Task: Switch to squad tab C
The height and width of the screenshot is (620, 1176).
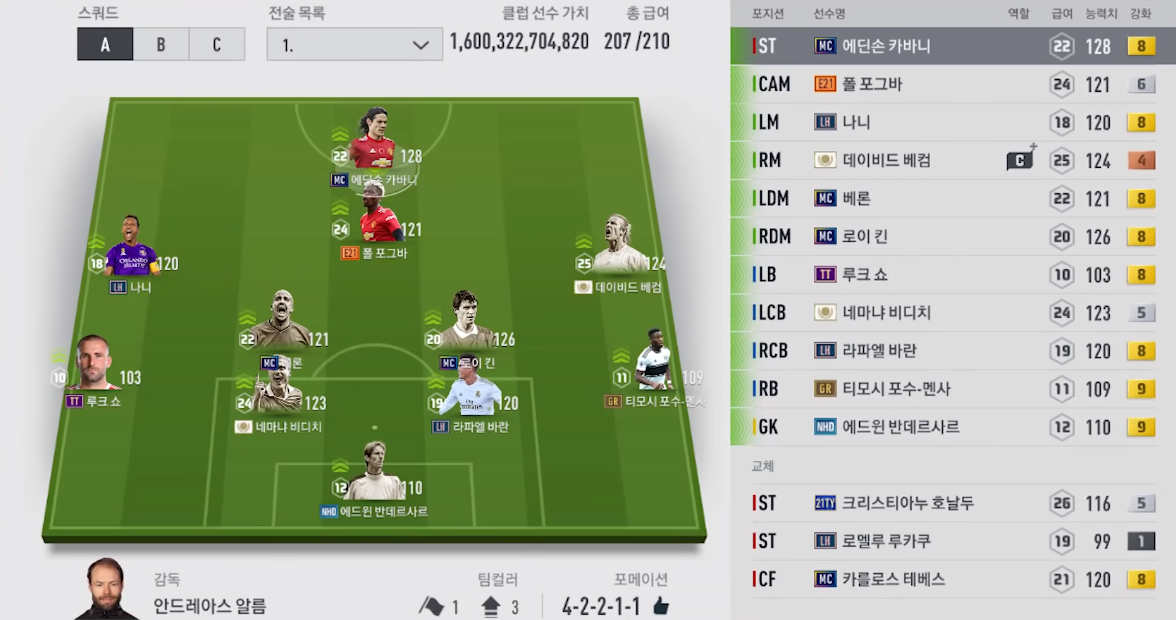Action: (x=217, y=45)
